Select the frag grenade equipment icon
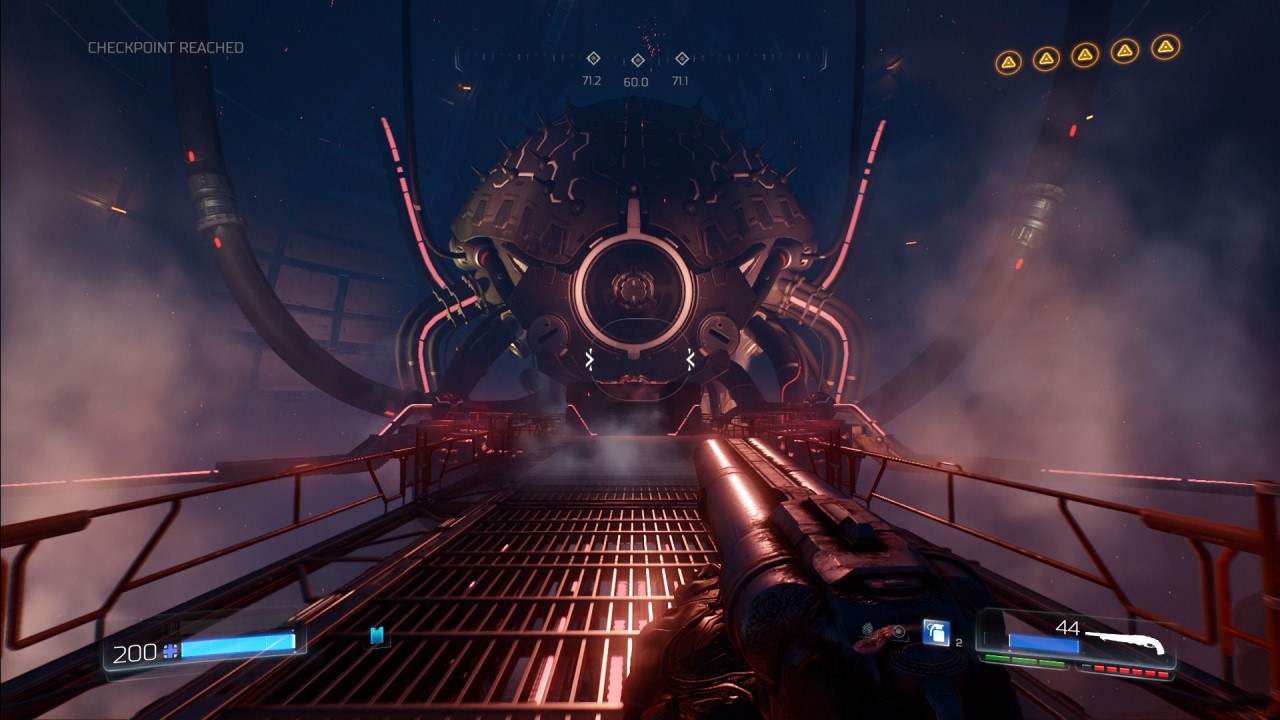Image resolution: width=1280 pixels, height=720 pixels. point(936,633)
